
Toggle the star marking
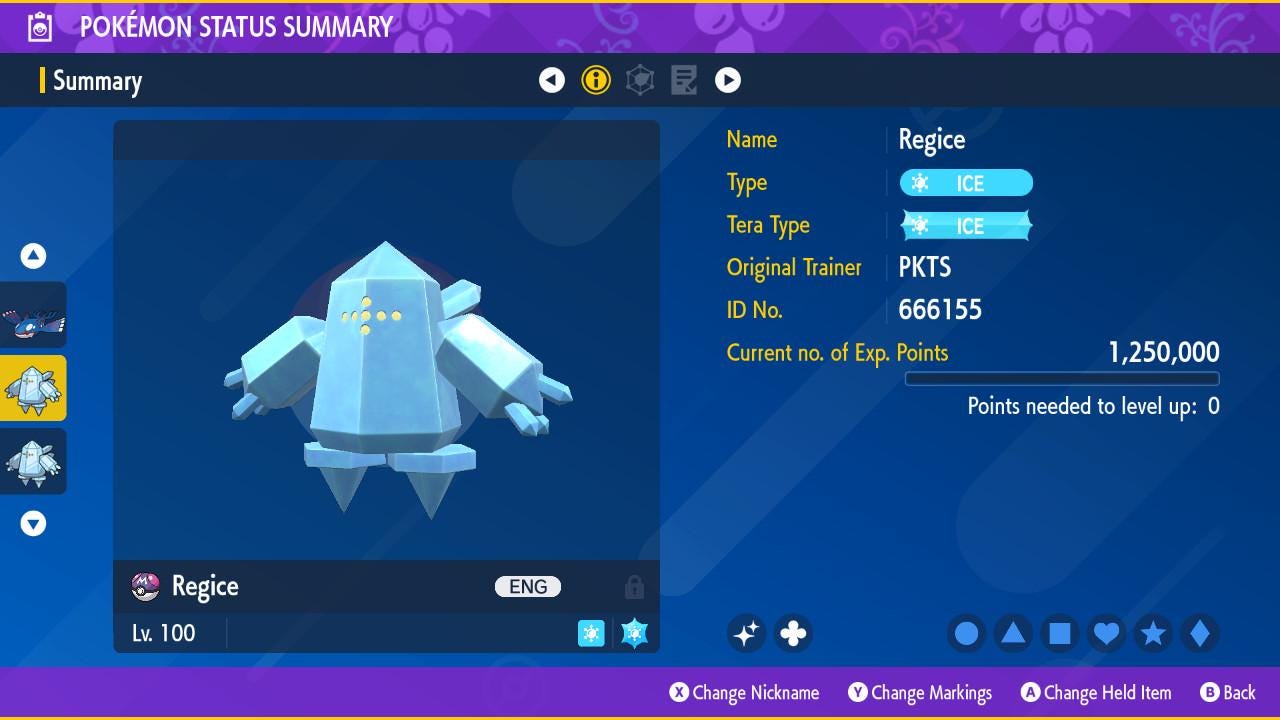click(x=1153, y=633)
